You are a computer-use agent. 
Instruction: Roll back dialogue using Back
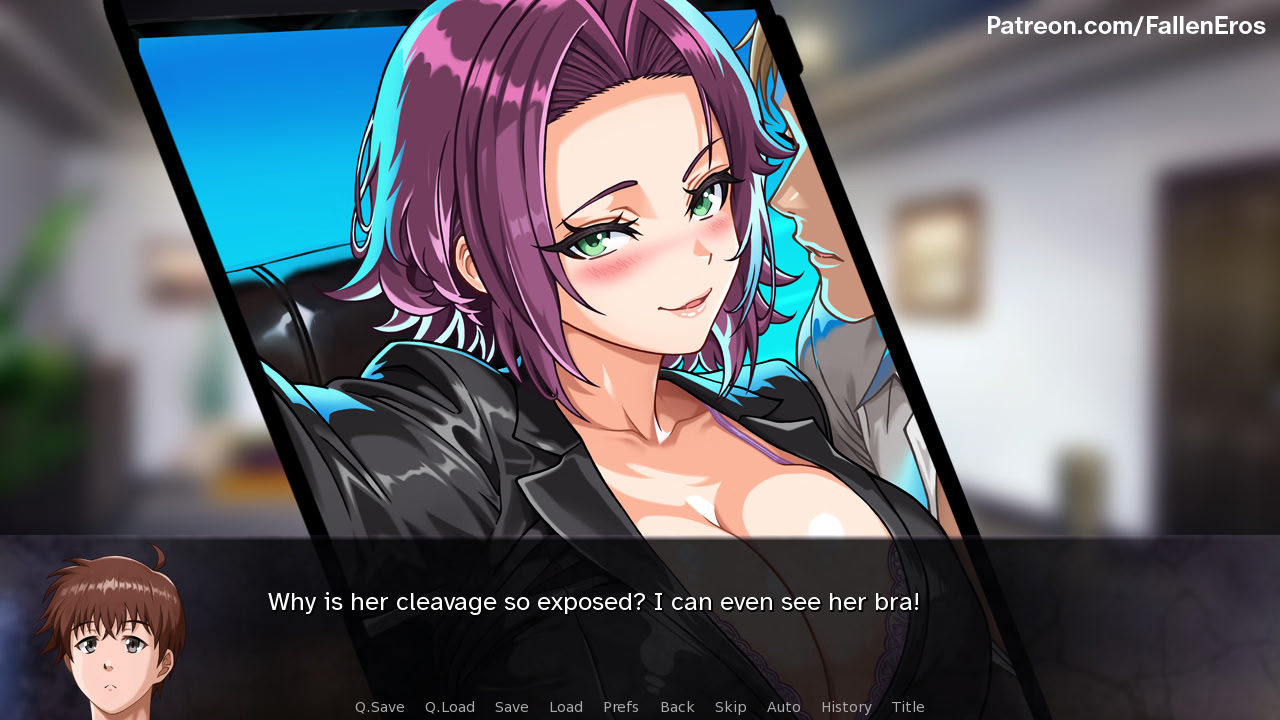(677, 707)
